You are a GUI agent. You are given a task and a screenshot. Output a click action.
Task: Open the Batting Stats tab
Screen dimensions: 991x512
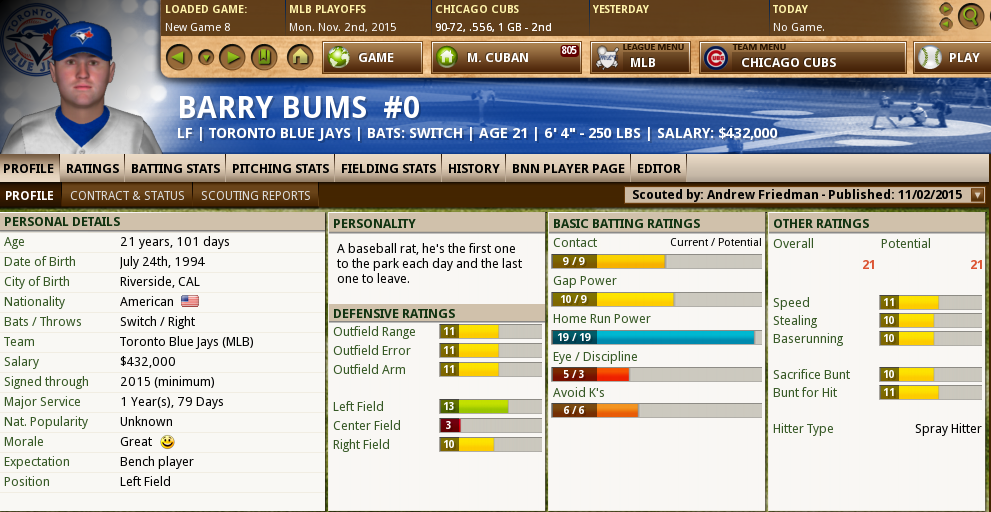click(176, 168)
